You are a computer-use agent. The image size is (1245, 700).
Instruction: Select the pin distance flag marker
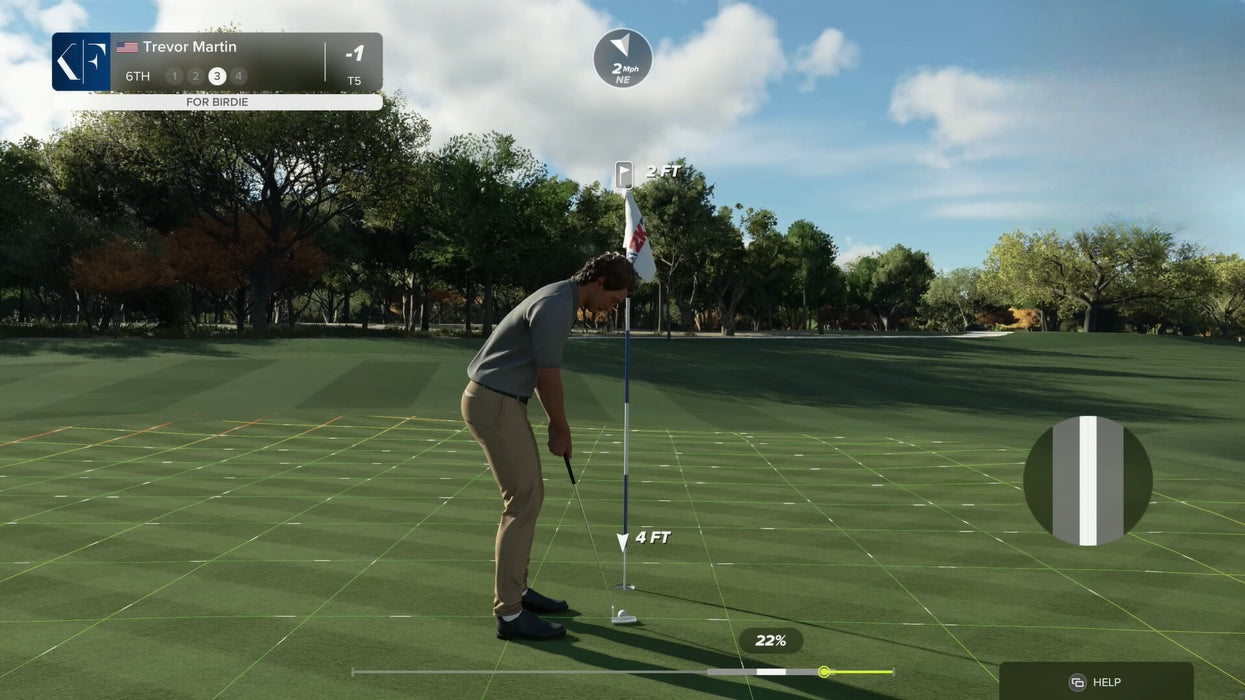(x=624, y=174)
